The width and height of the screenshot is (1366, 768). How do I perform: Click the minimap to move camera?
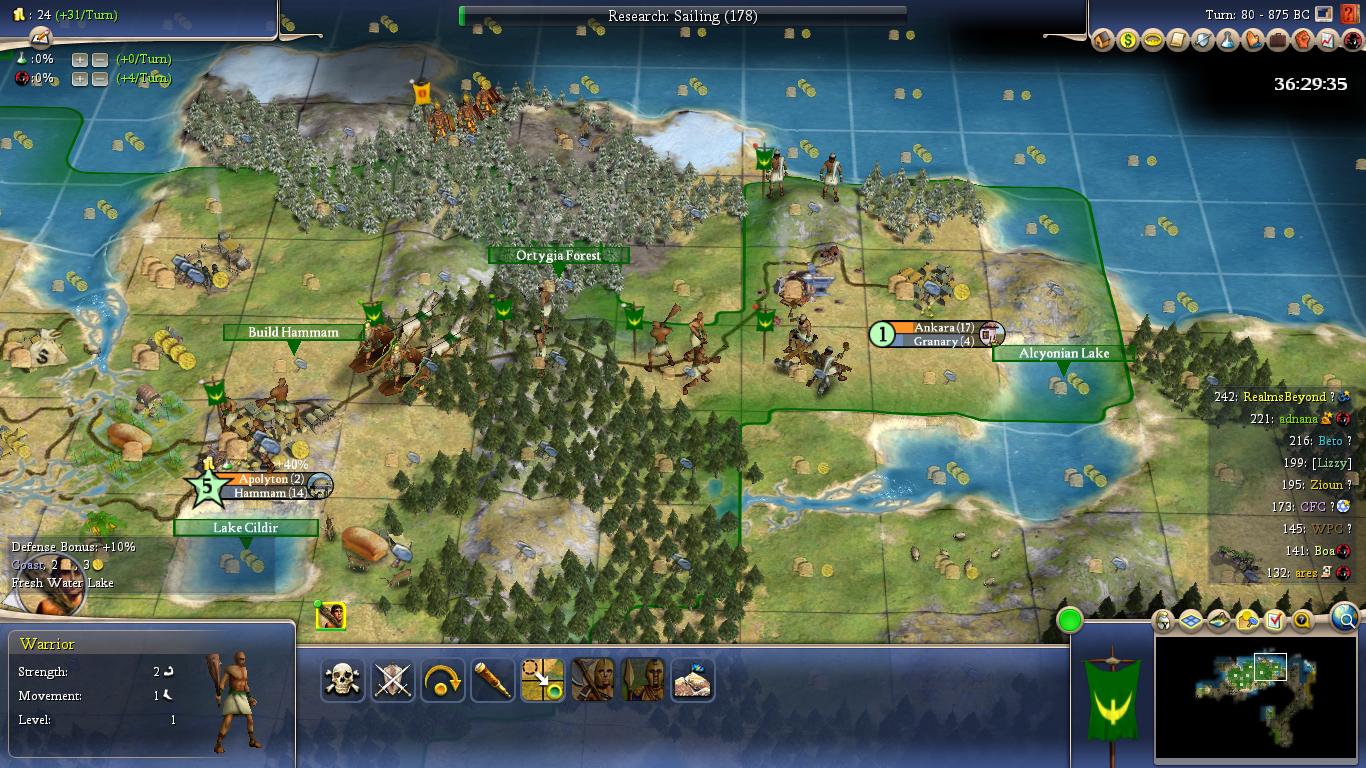[1256, 694]
